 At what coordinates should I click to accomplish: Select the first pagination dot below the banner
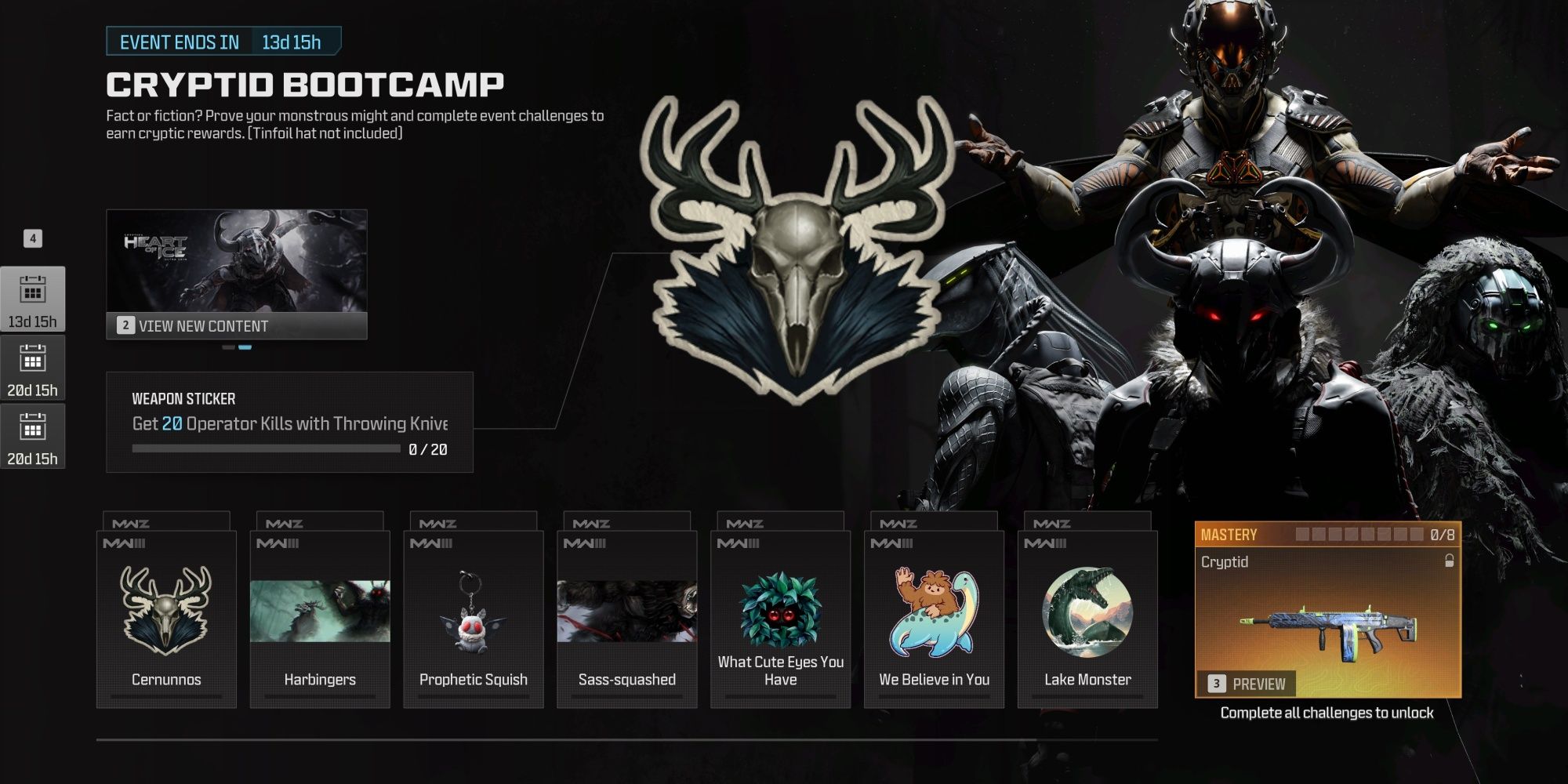pyautogui.click(x=228, y=347)
